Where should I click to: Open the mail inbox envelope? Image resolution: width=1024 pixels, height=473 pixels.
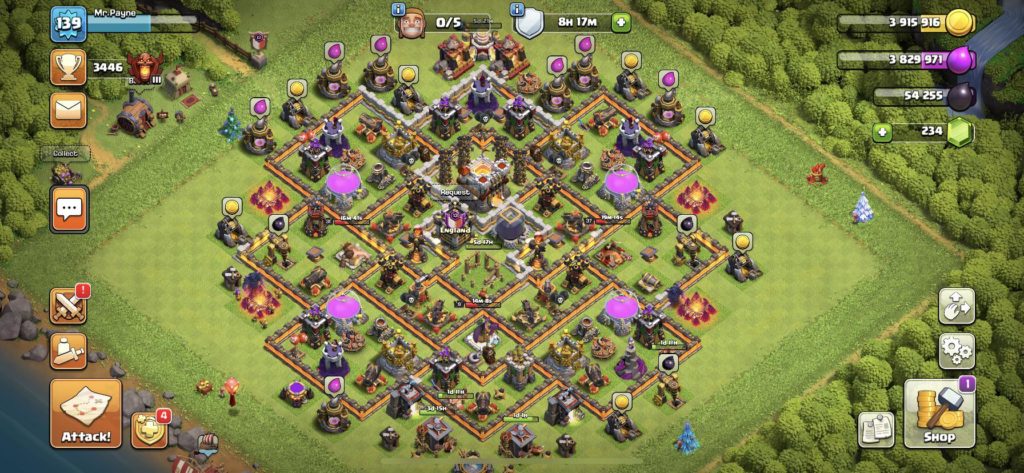(x=68, y=109)
